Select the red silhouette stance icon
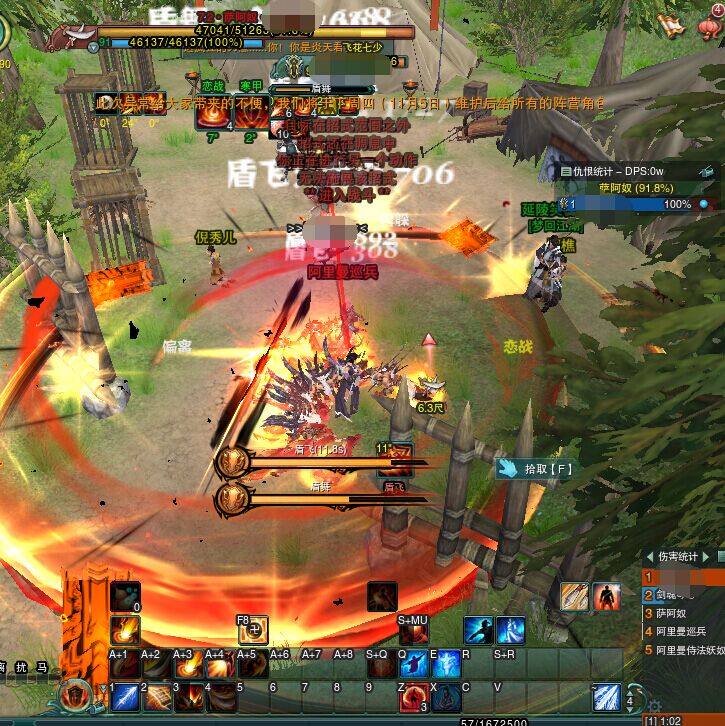The width and height of the screenshot is (725, 726). pyautogui.click(x=607, y=597)
